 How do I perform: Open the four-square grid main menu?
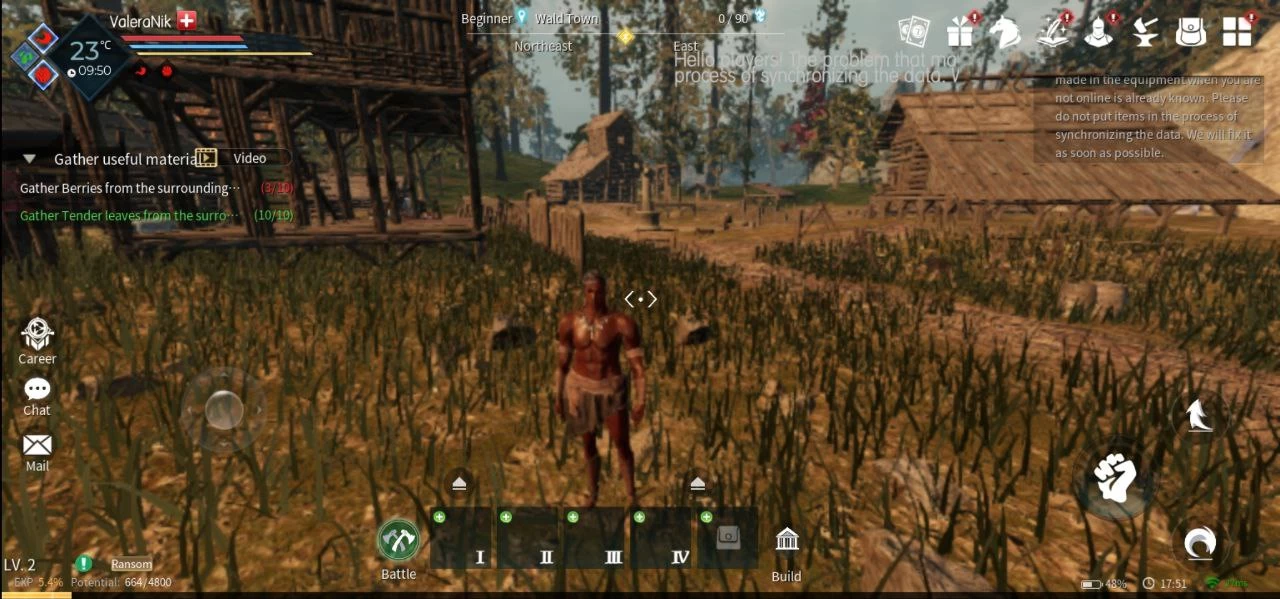click(x=1237, y=32)
